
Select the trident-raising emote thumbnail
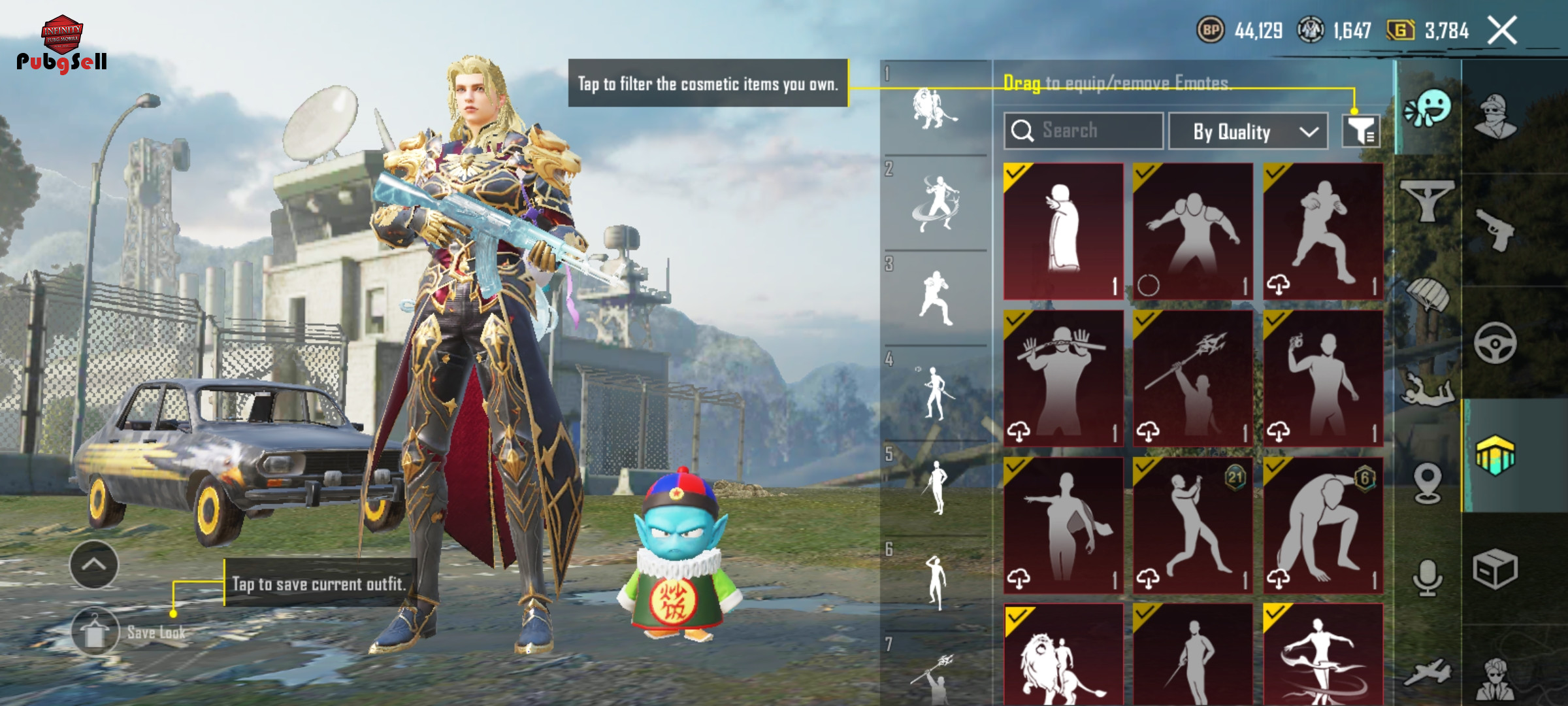[1192, 378]
